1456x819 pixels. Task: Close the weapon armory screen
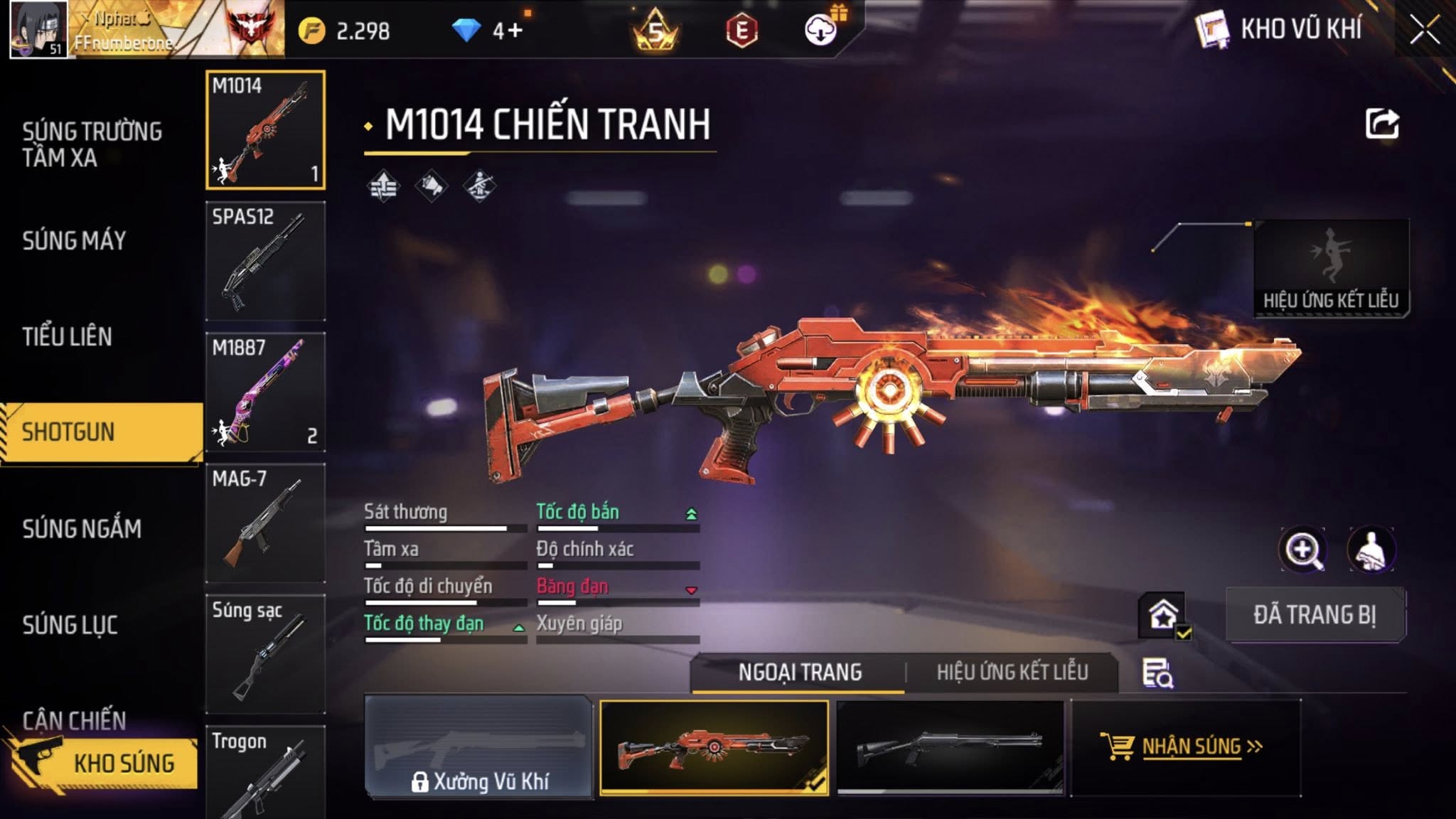[x=1425, y=30]
